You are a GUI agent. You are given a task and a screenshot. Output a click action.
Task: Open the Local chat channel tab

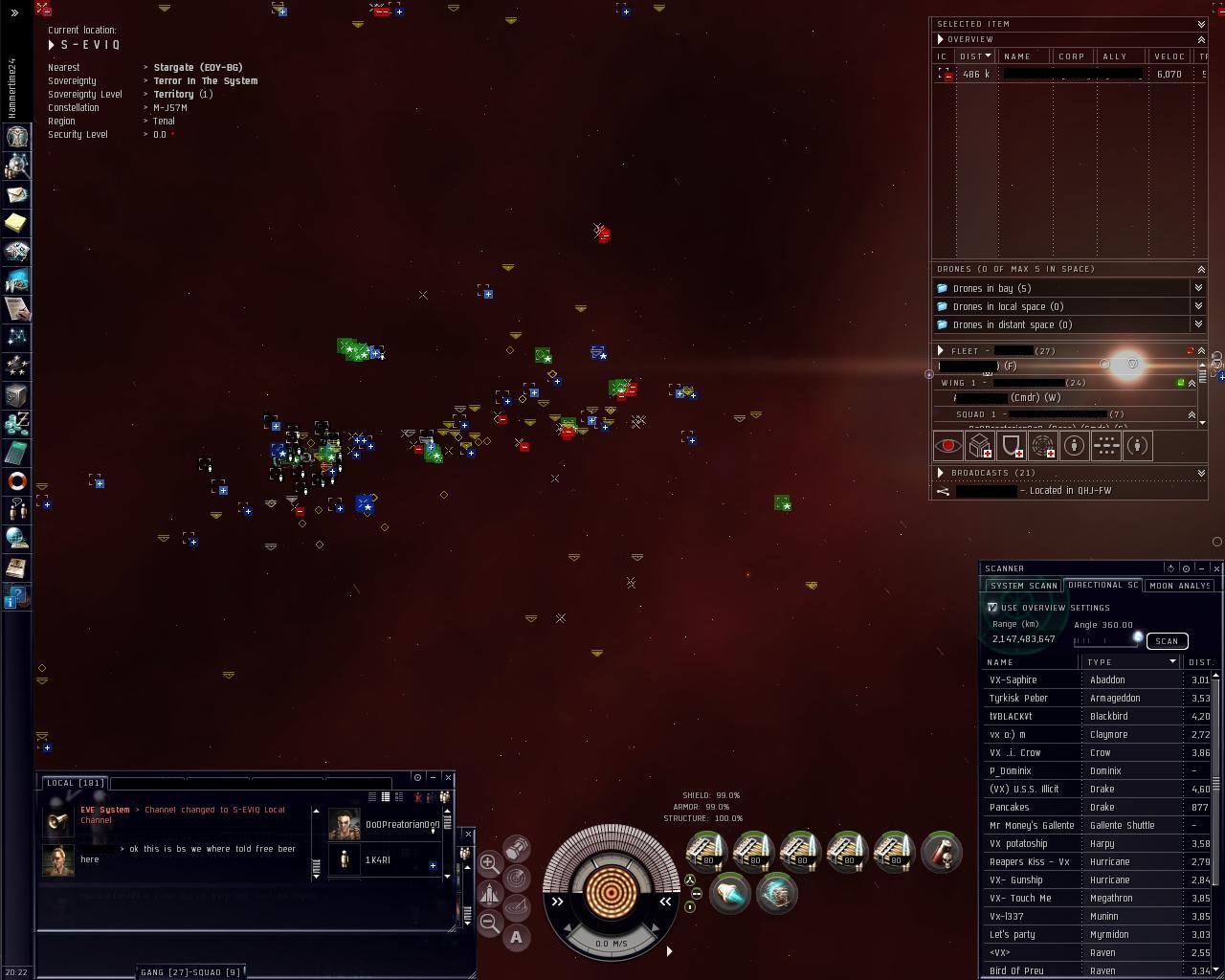pyautogui.click(x=75, y=783)
